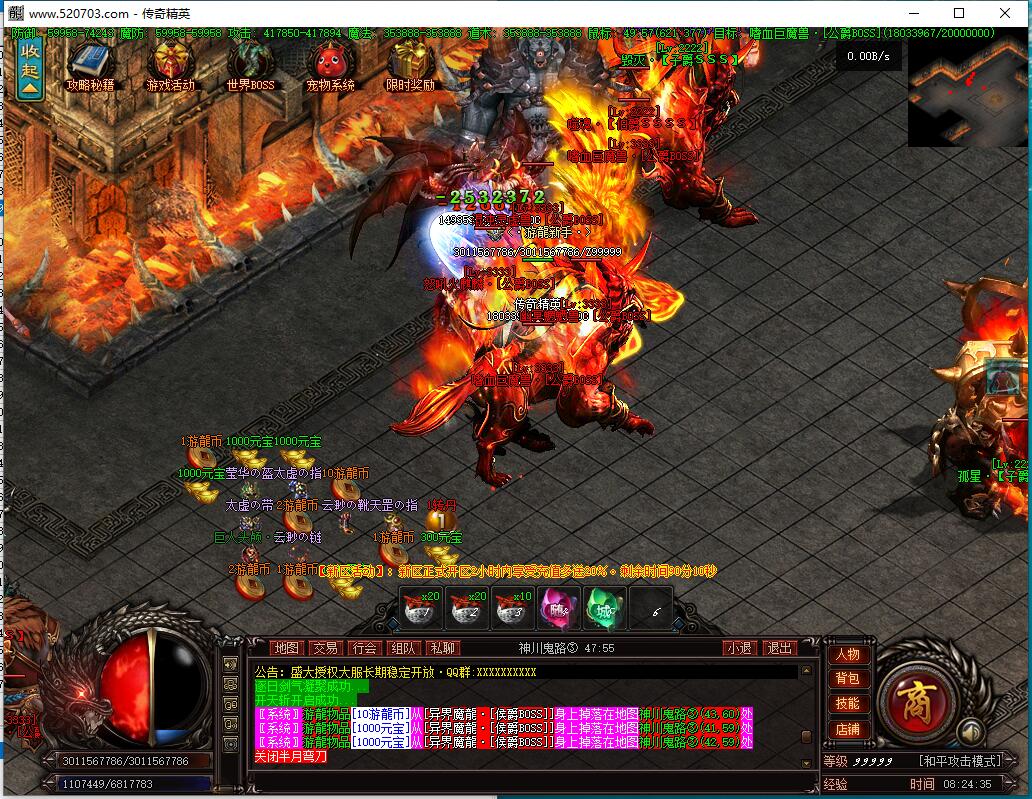Open the 游戏活动 game events icon
This screenshot has height=799, width=1032.
click(170, 66)
